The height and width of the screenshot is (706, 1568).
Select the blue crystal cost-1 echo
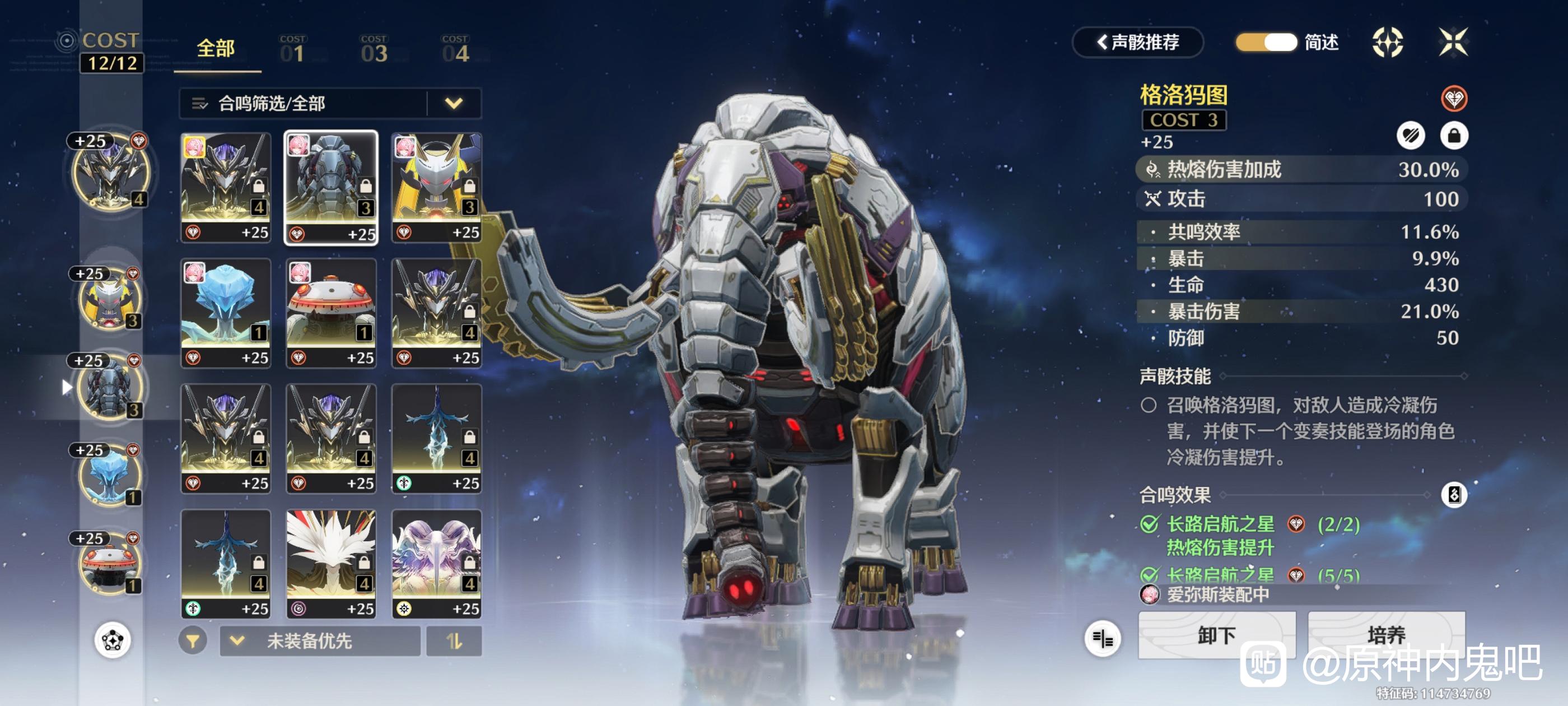coord(226,313)
